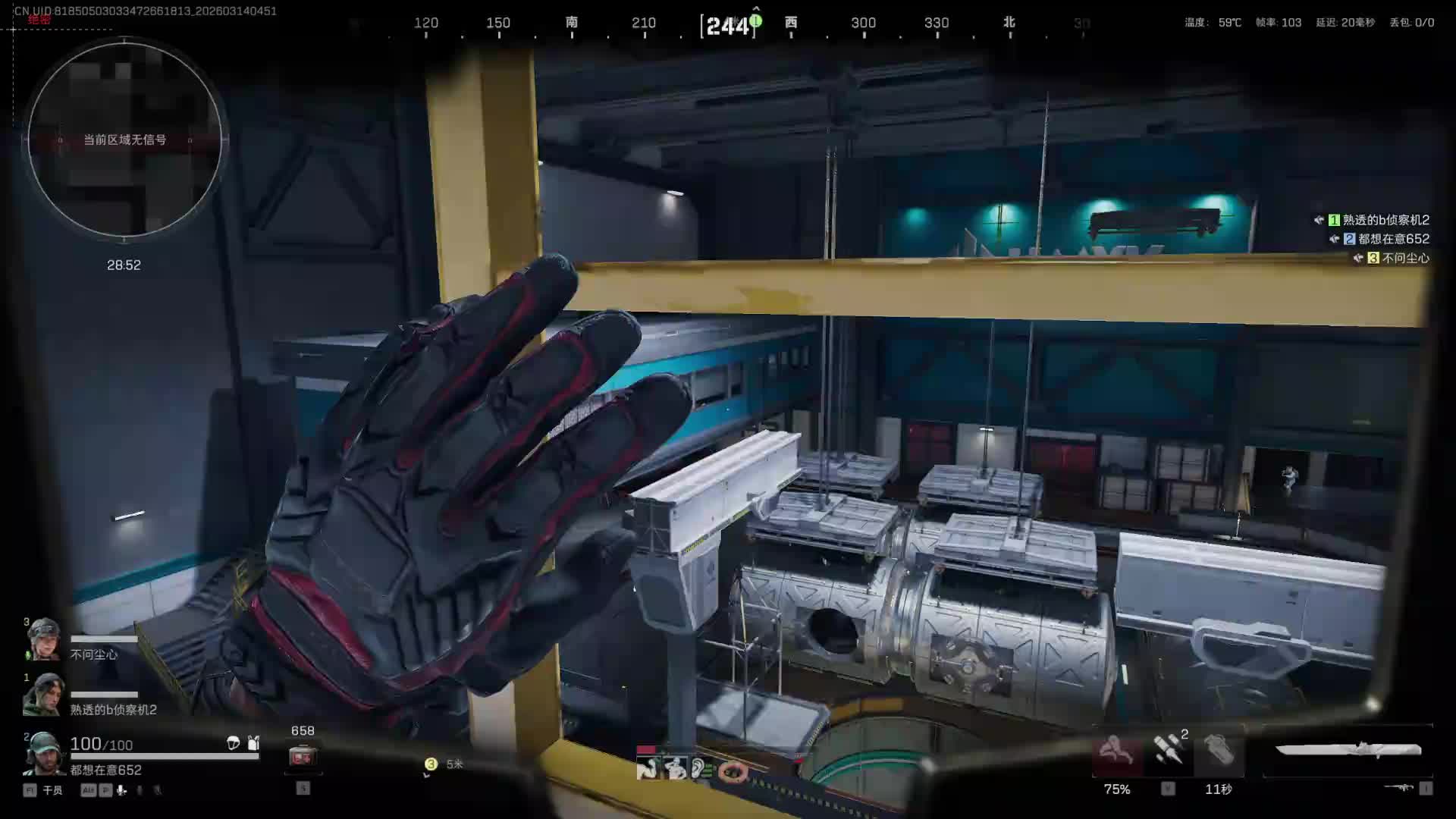
Task: Select the rocket ammo gadget with count 2
Action: (x=1168, y=751)
